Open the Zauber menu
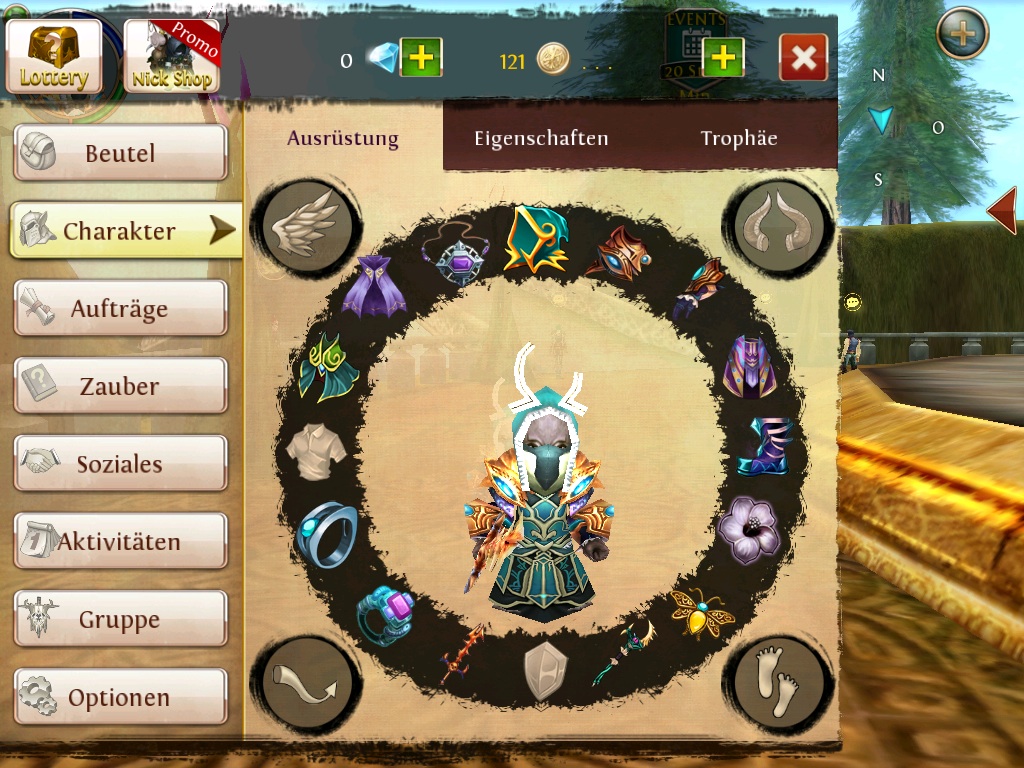This screenshot has height=768, width=1024. tap(120, 386)
